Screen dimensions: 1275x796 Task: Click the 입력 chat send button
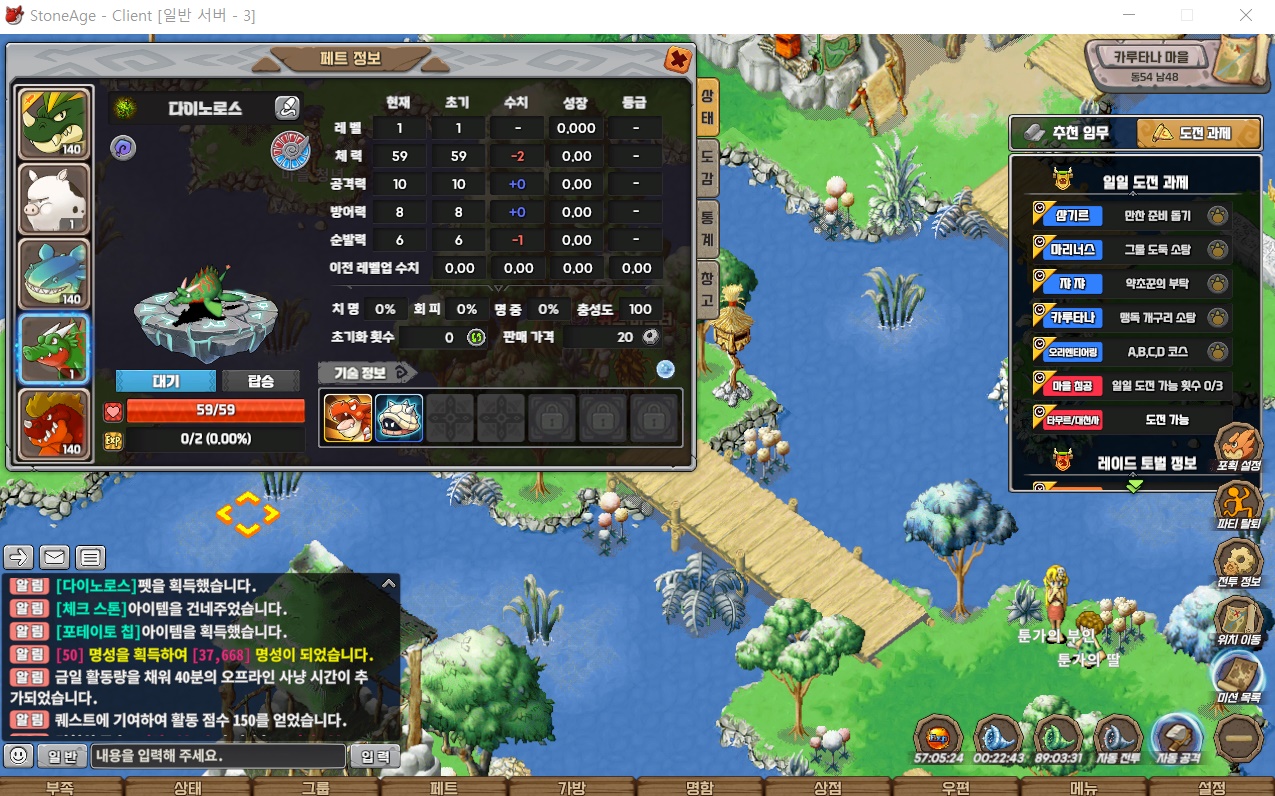[374, 756]
